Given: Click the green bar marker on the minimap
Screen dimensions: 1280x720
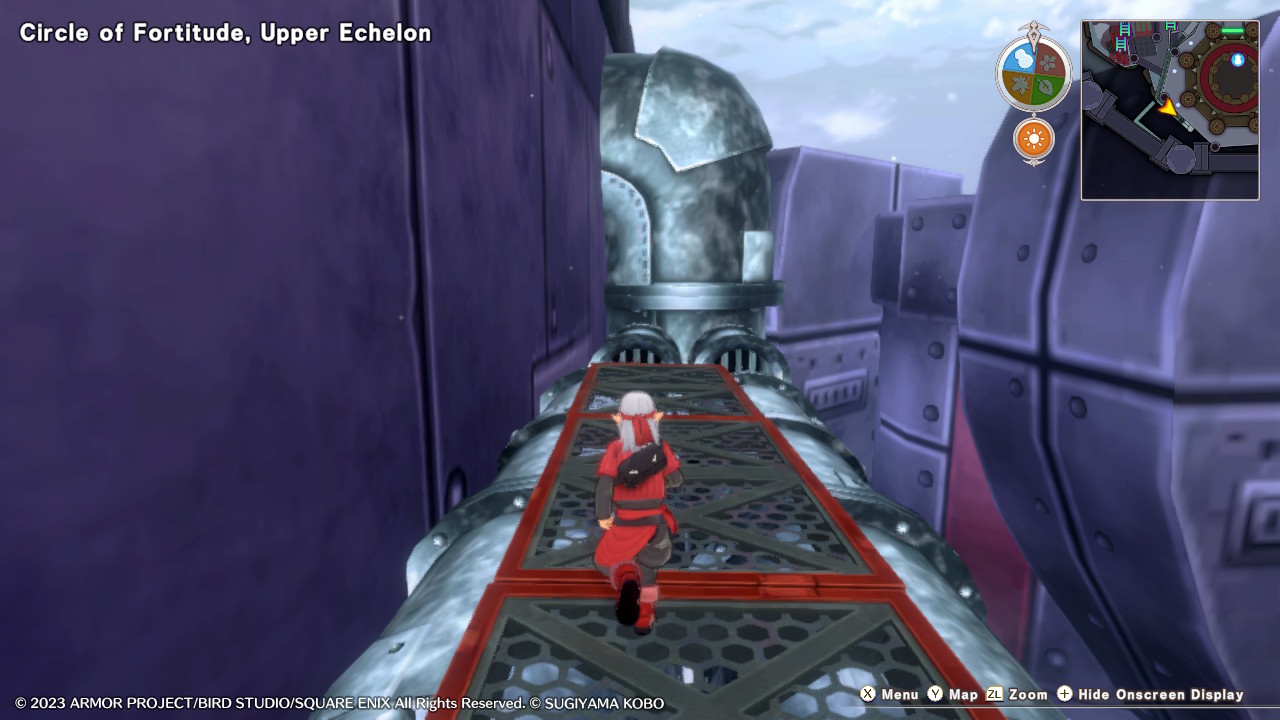Looking at the screenshot, I should pos(1233,29).
